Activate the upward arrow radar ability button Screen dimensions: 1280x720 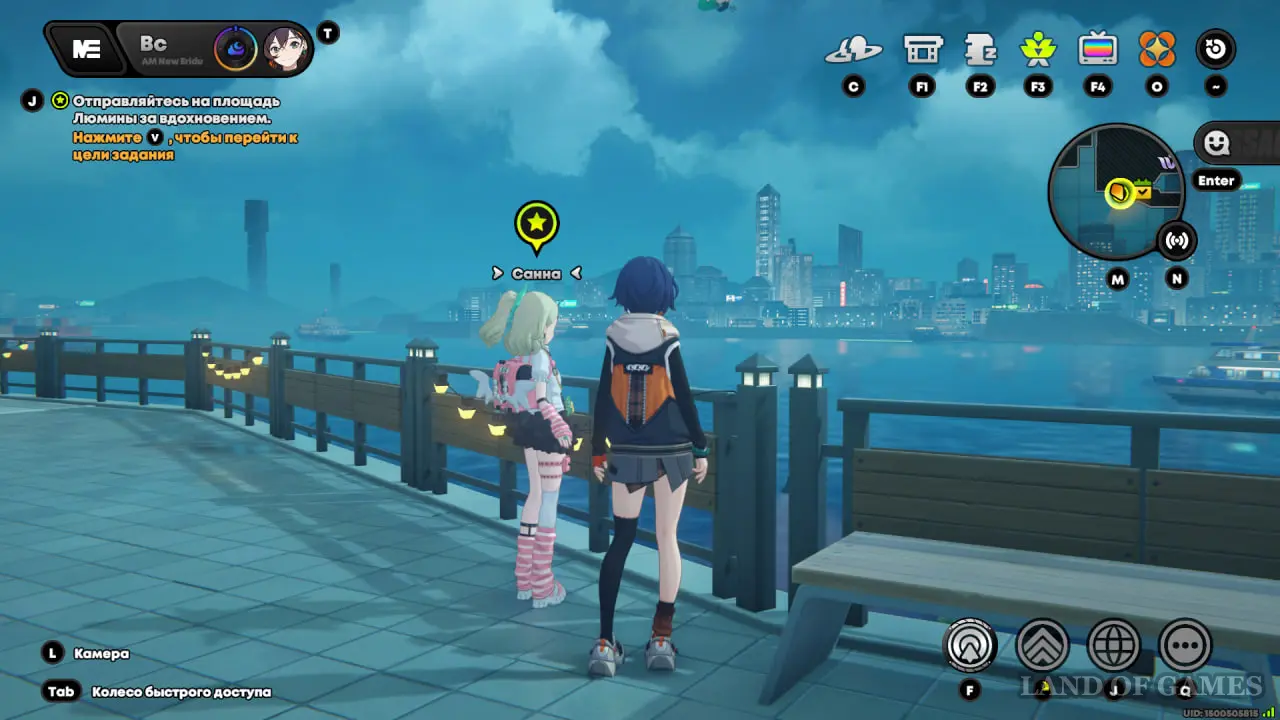point(969,646)
